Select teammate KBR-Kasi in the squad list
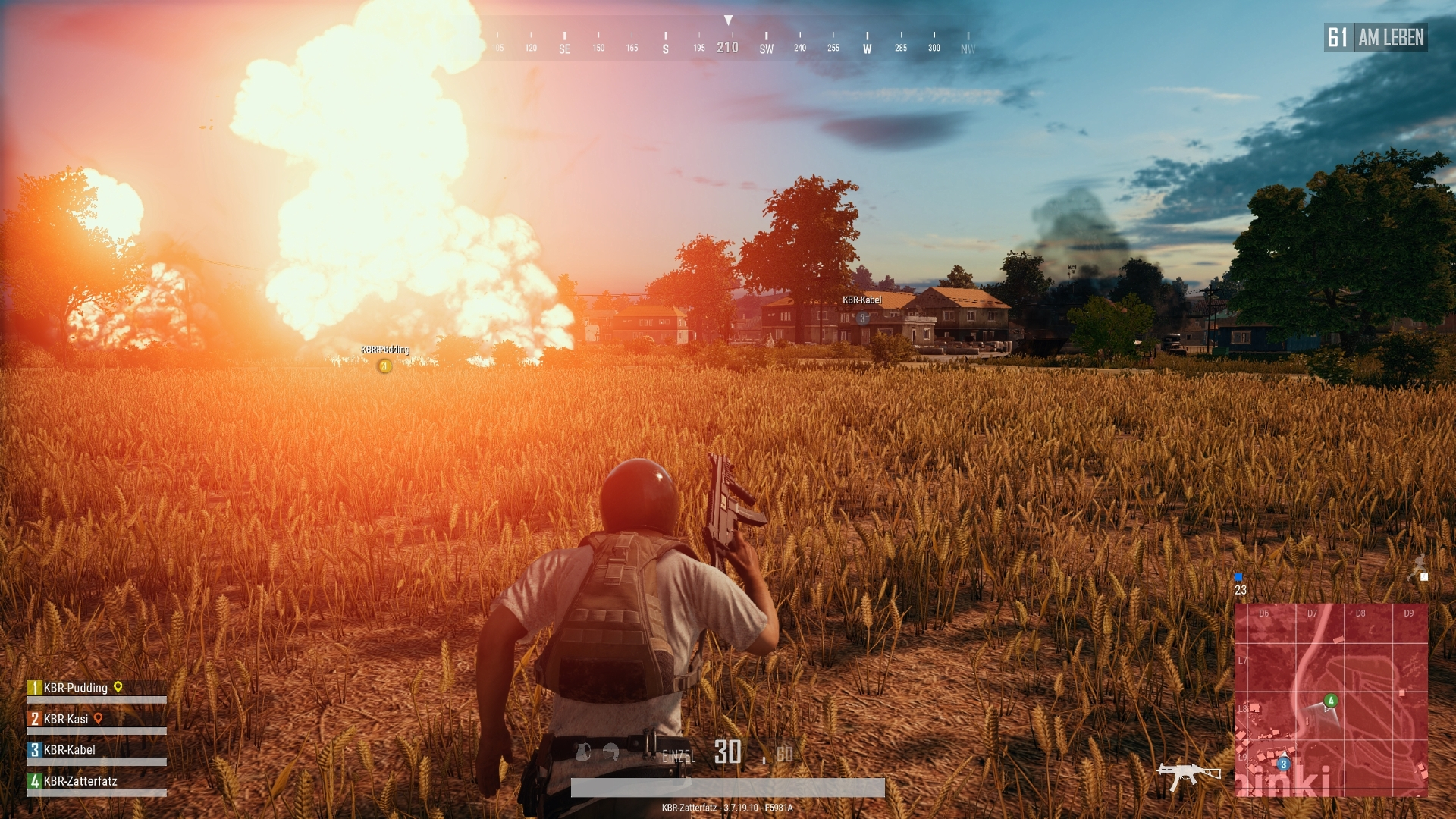The width and height of the screenshot is (1456, 819). pyautogui.click(x=66, y=719)
